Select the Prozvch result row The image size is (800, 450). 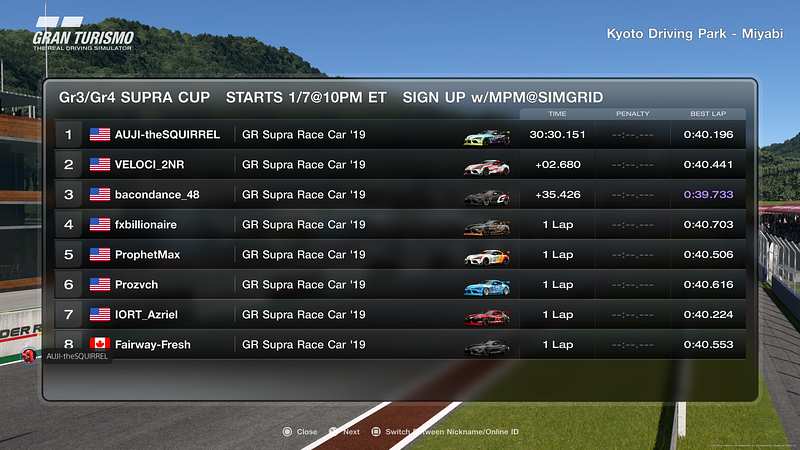[400, 285]
